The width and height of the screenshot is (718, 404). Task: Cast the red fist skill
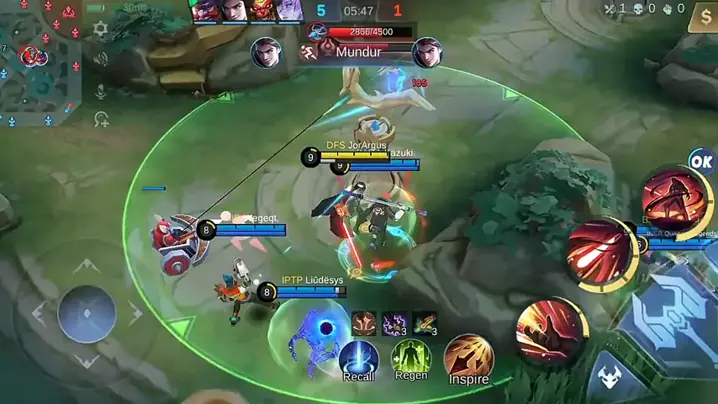click(550, 331)
